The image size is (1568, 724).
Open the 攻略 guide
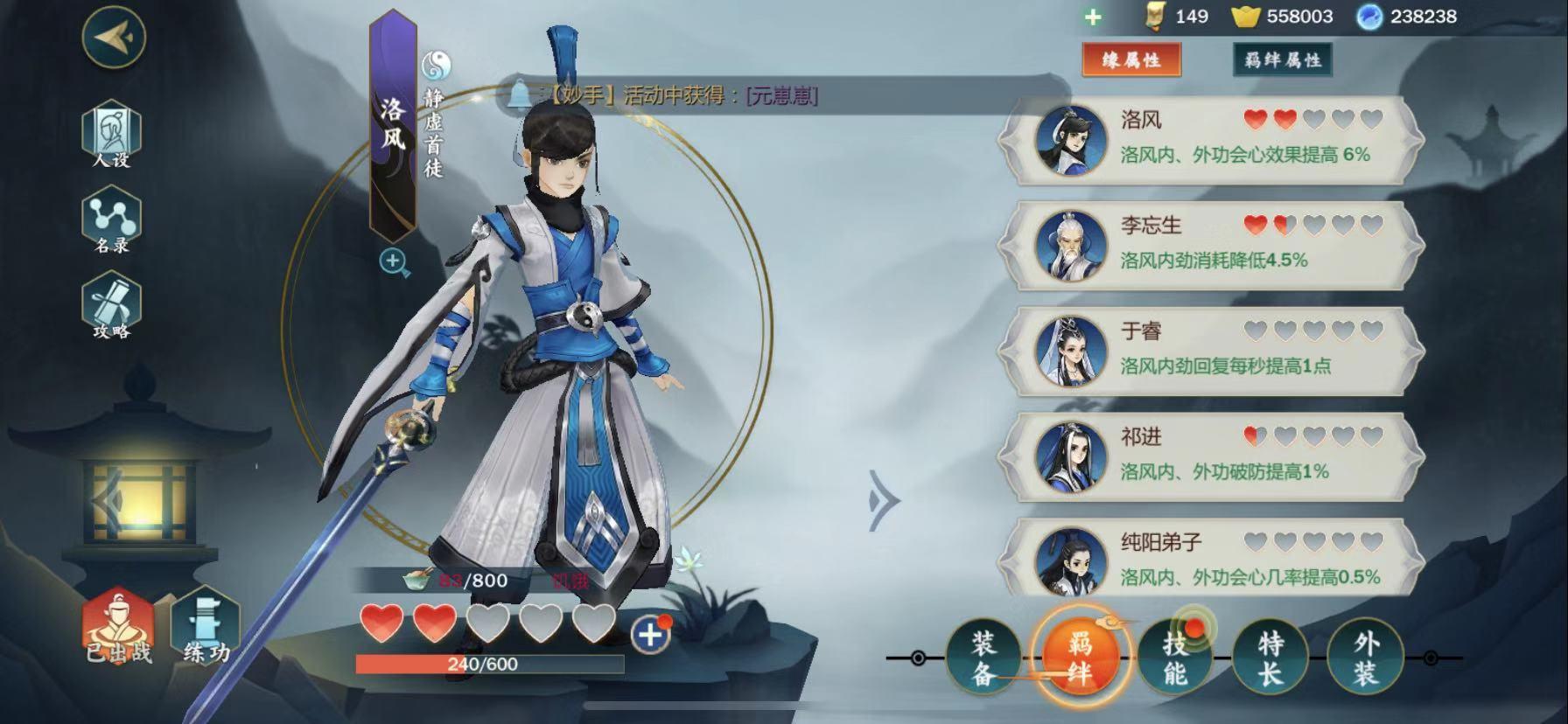(111, 307)
